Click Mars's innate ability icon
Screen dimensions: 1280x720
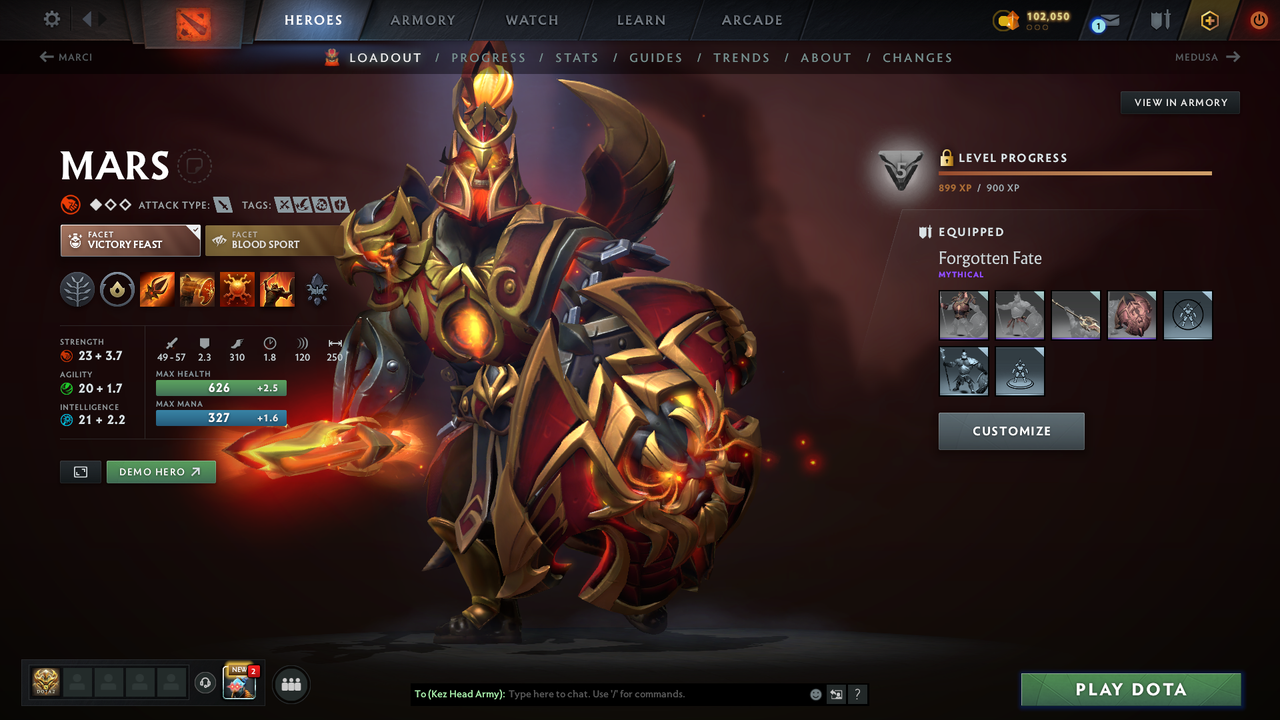(117, 289)
